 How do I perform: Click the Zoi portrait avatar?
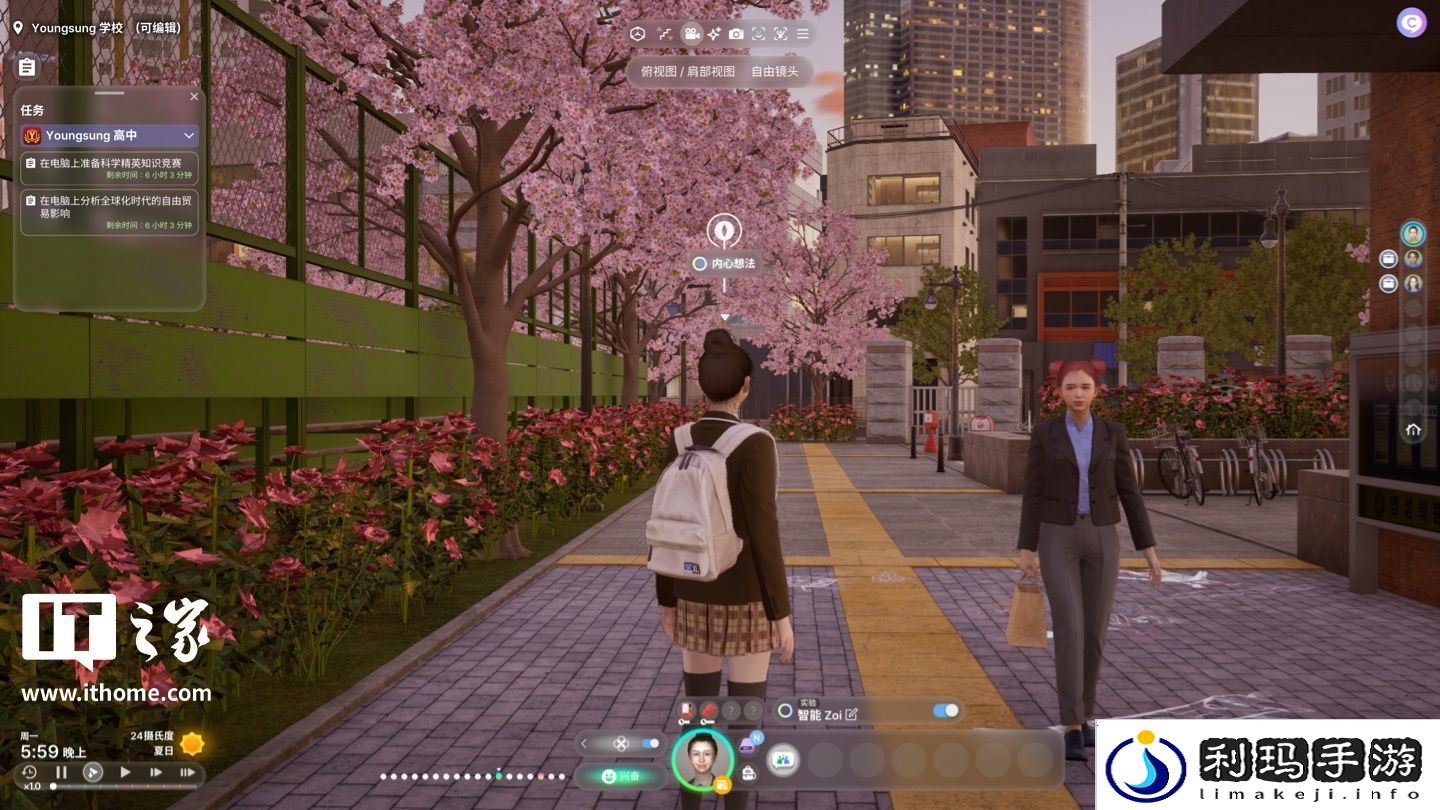[x=702, y=759]
